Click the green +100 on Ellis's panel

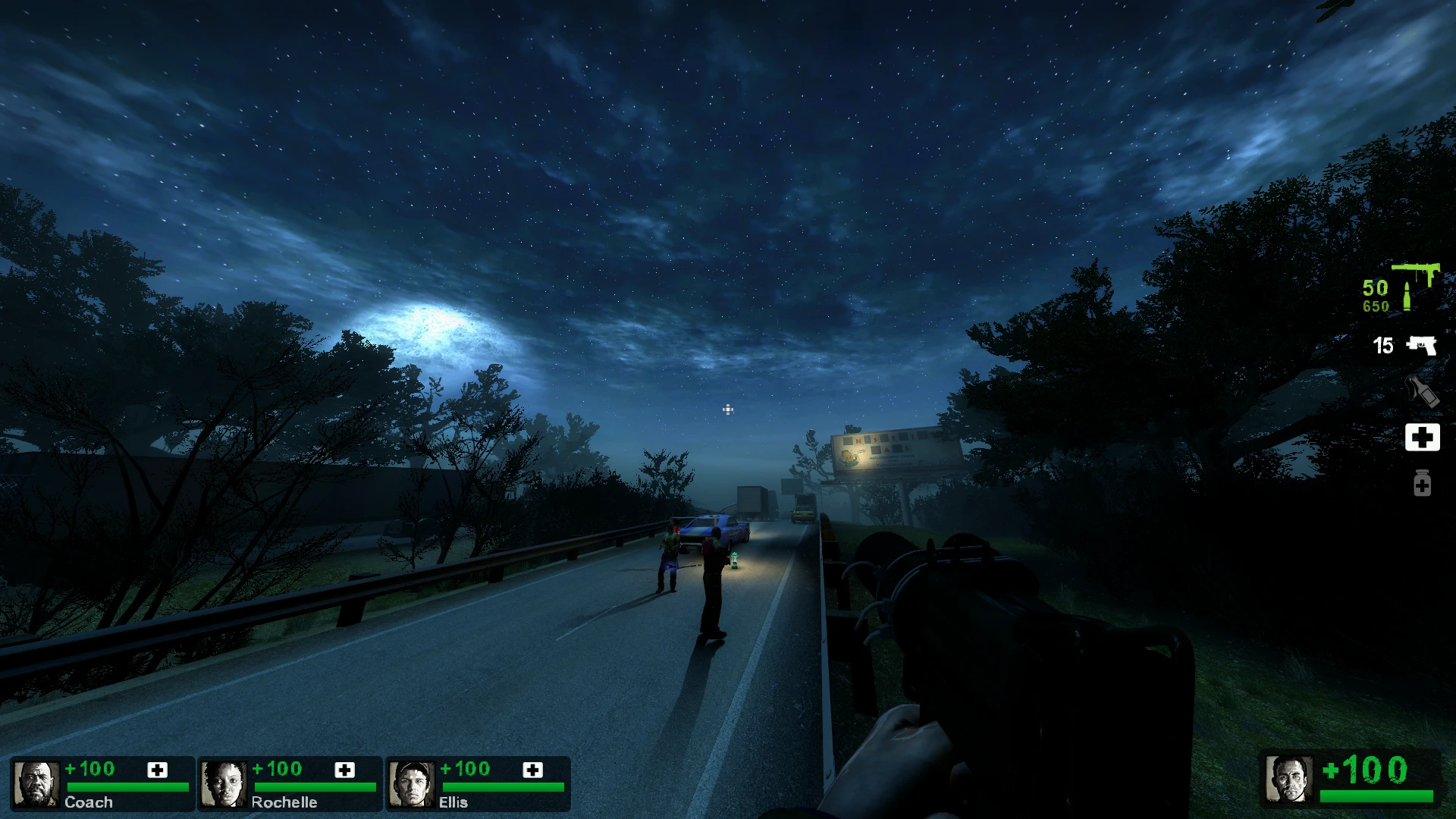point(466,768)
